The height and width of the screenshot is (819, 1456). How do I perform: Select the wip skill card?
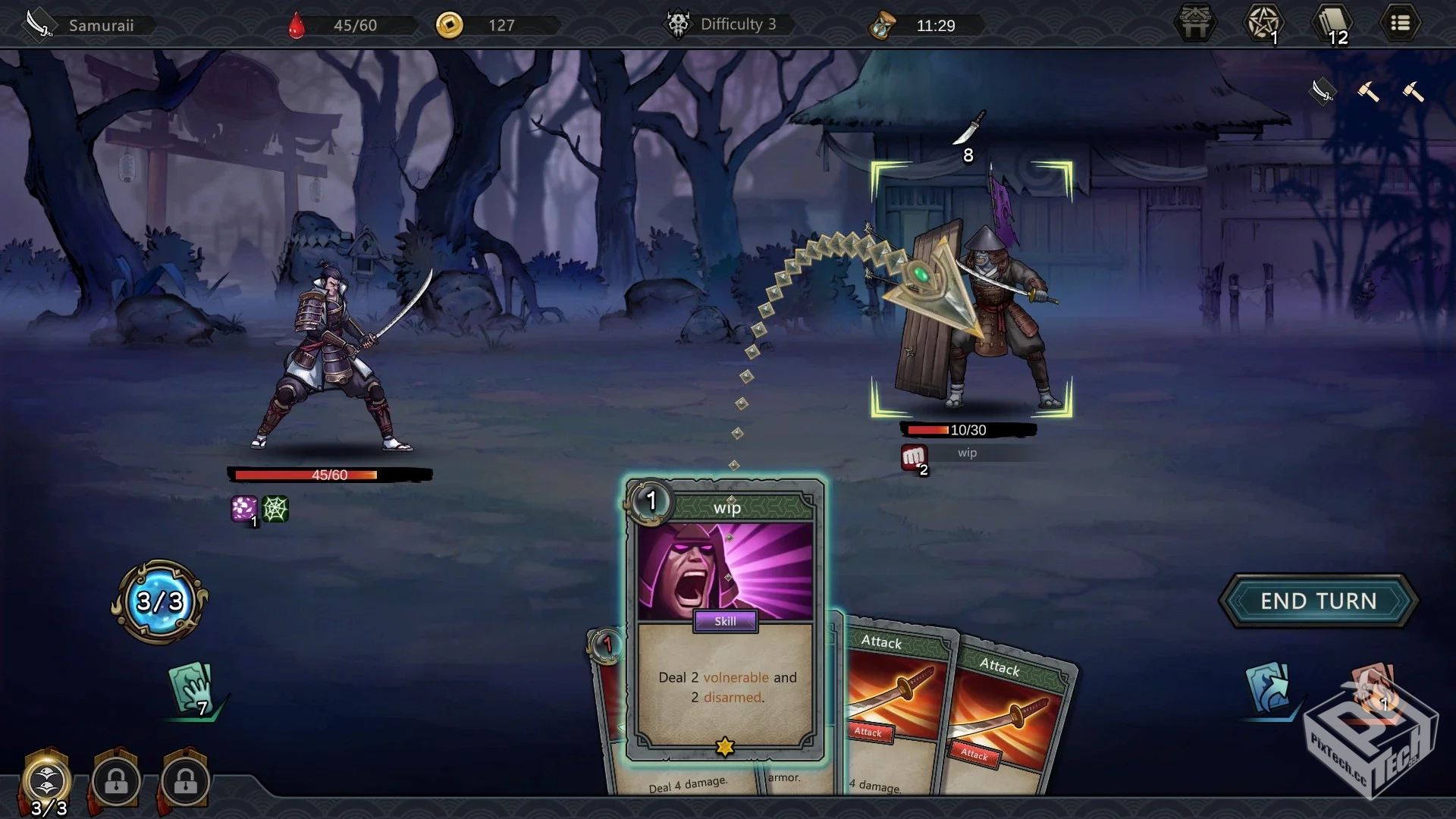click(x=726, y=620)
